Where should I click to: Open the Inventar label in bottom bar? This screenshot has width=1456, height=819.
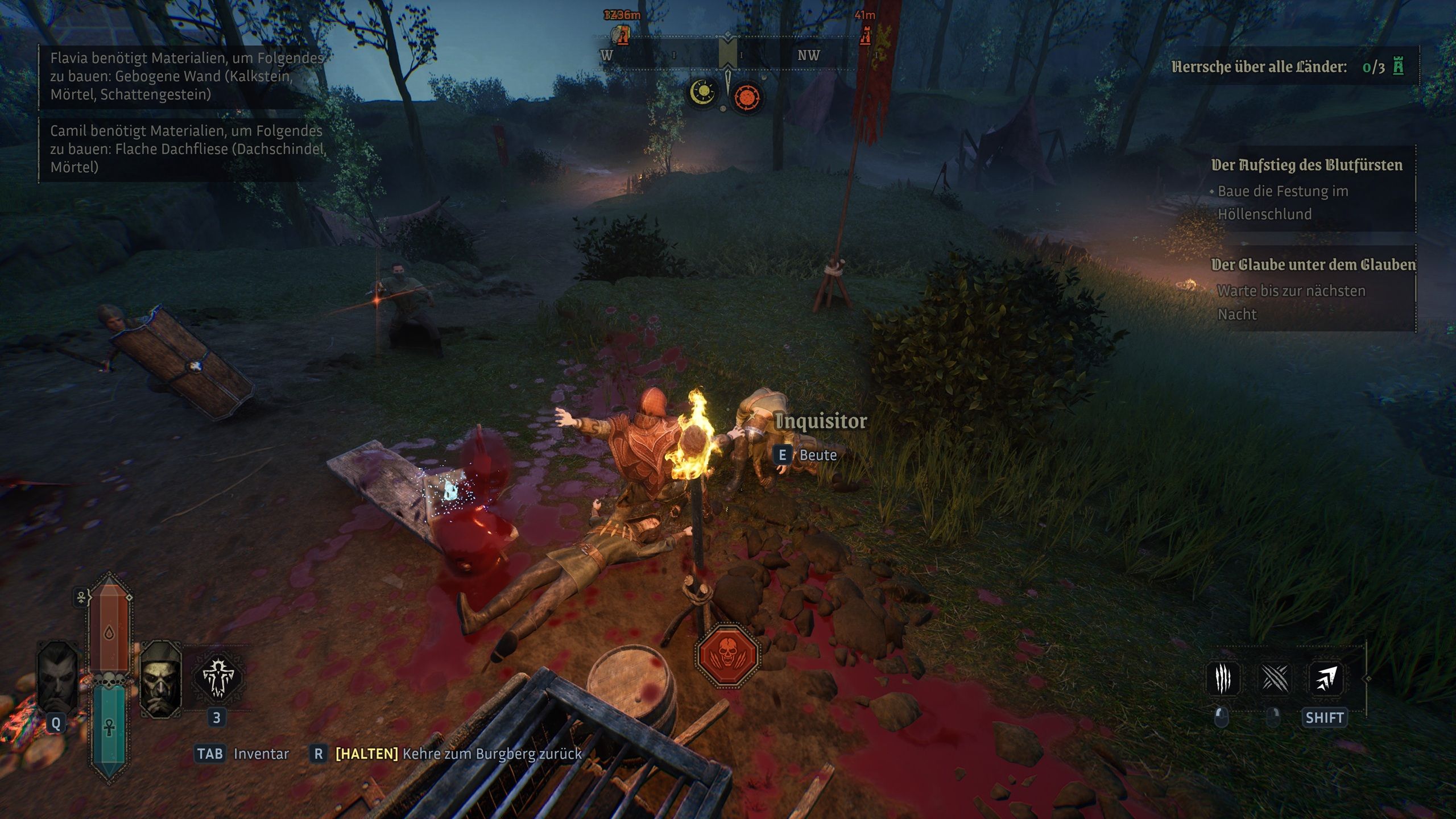point(261,754)
